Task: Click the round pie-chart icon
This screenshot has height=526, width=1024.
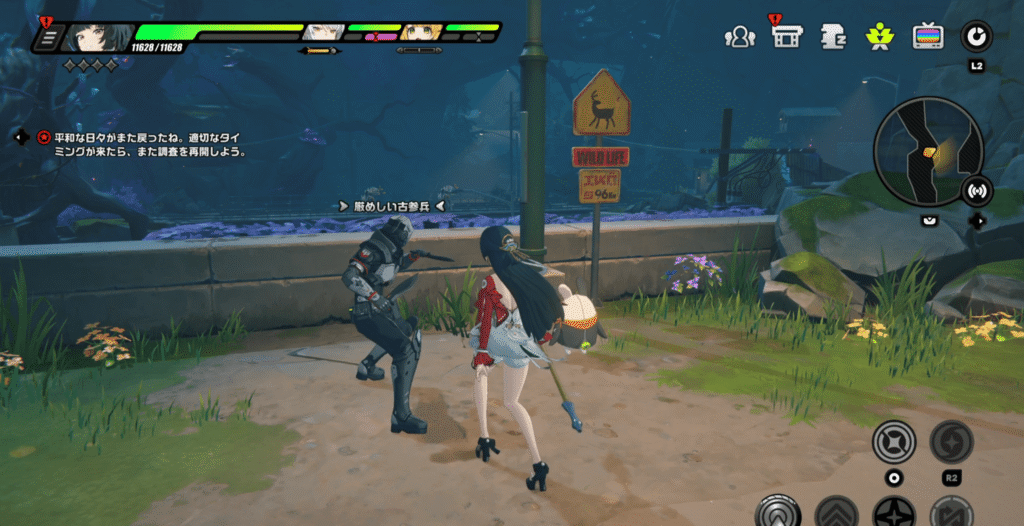Action: (x=976, y=37)
